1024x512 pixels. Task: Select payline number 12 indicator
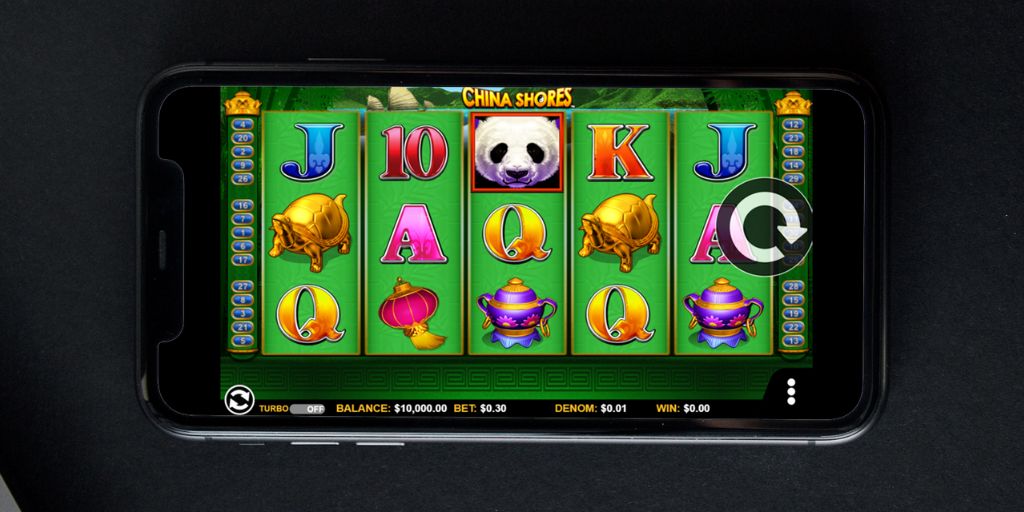tap(794, 125)
